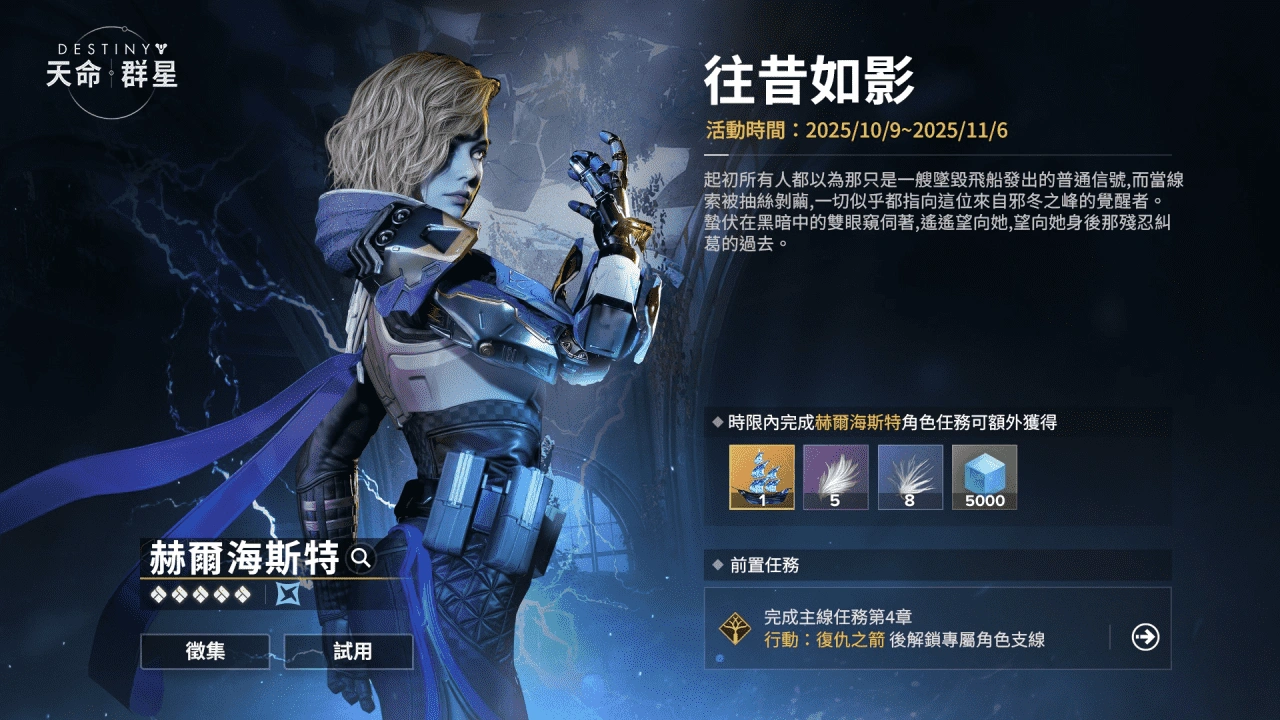Expand the 前置任務 section header
This screenshot has height=720, width=1280.
(760, 563)
